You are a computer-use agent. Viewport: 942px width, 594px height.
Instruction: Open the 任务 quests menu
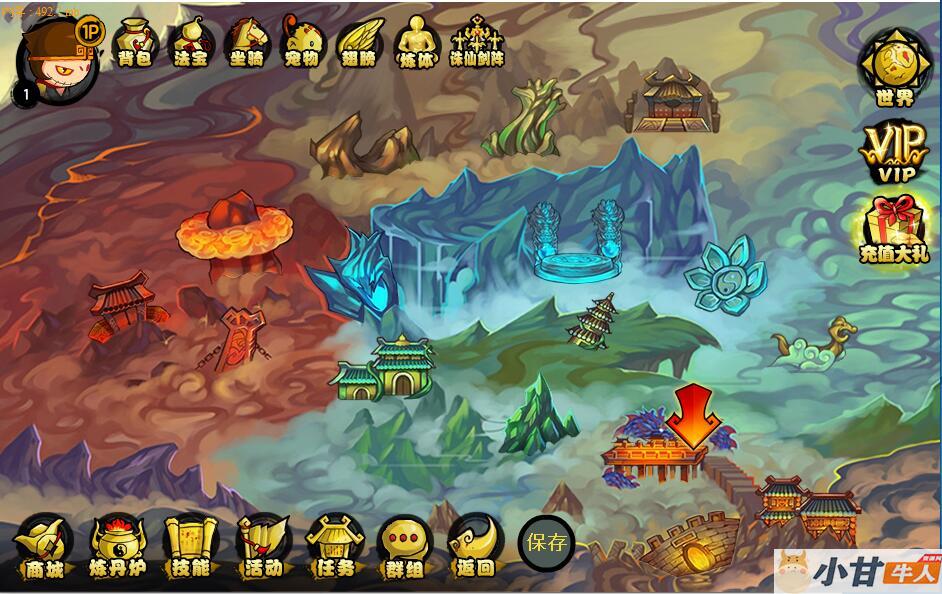(x=333, y=546)
